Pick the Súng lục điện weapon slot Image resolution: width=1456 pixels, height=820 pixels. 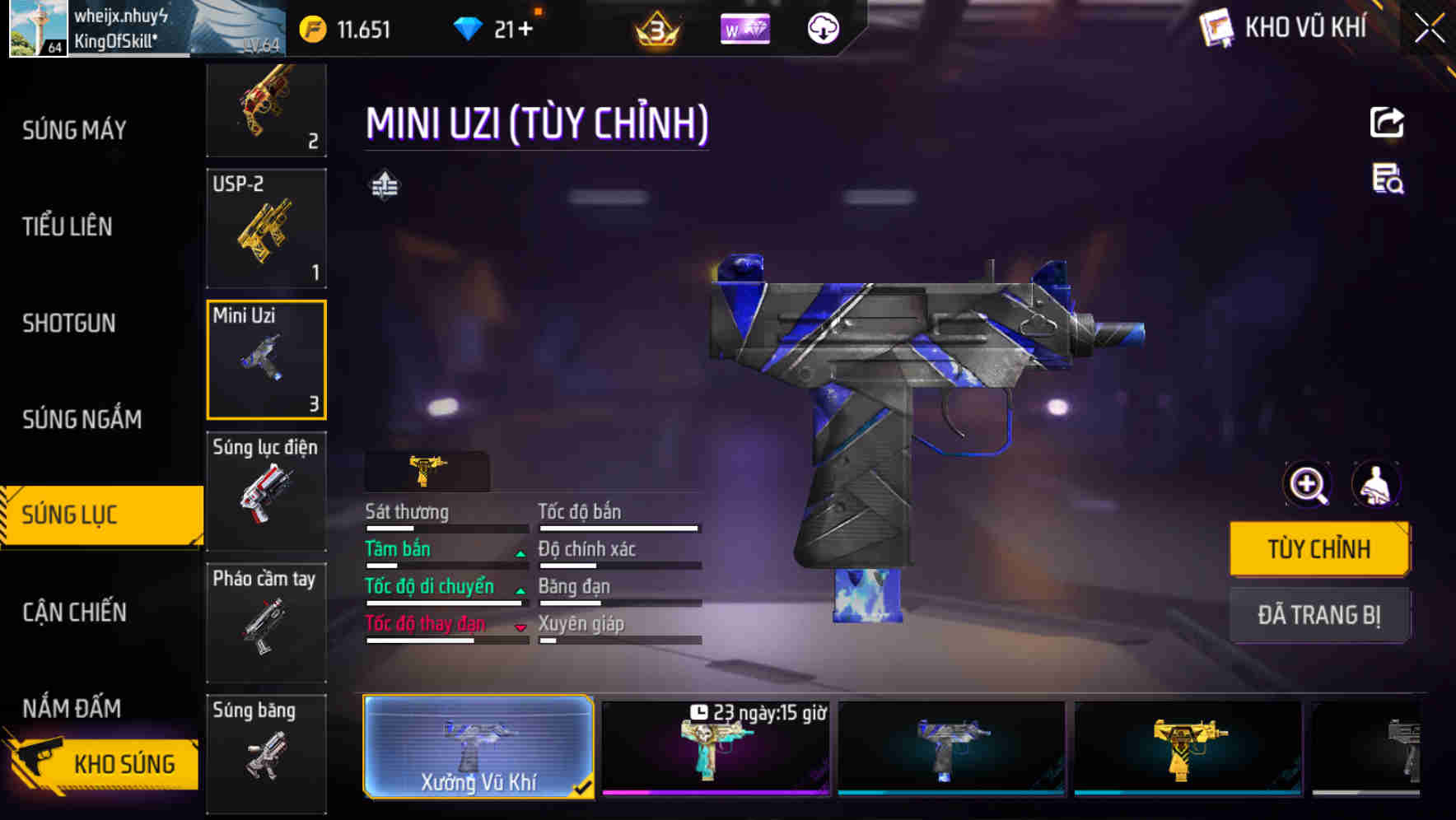266,491
